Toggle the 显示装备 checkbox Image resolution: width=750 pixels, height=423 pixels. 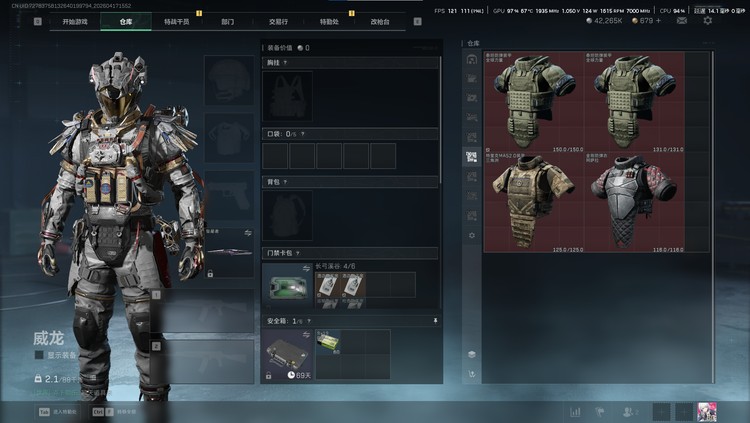pos(39,354)
